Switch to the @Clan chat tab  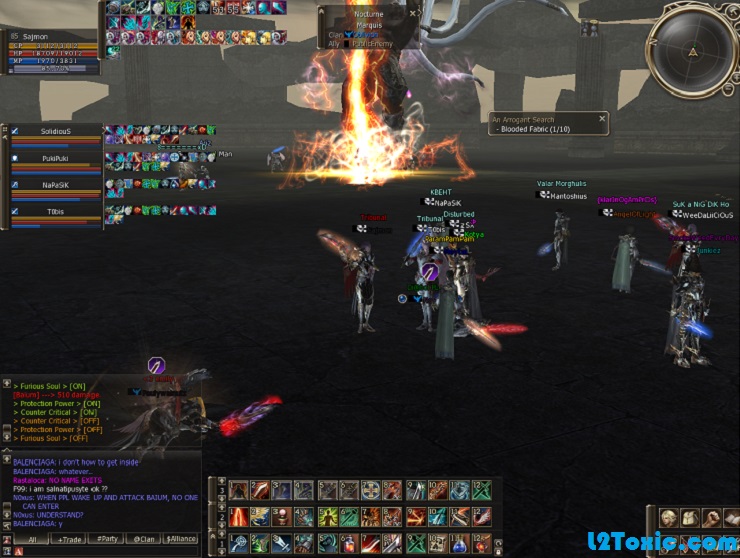(x=143, y=539)
